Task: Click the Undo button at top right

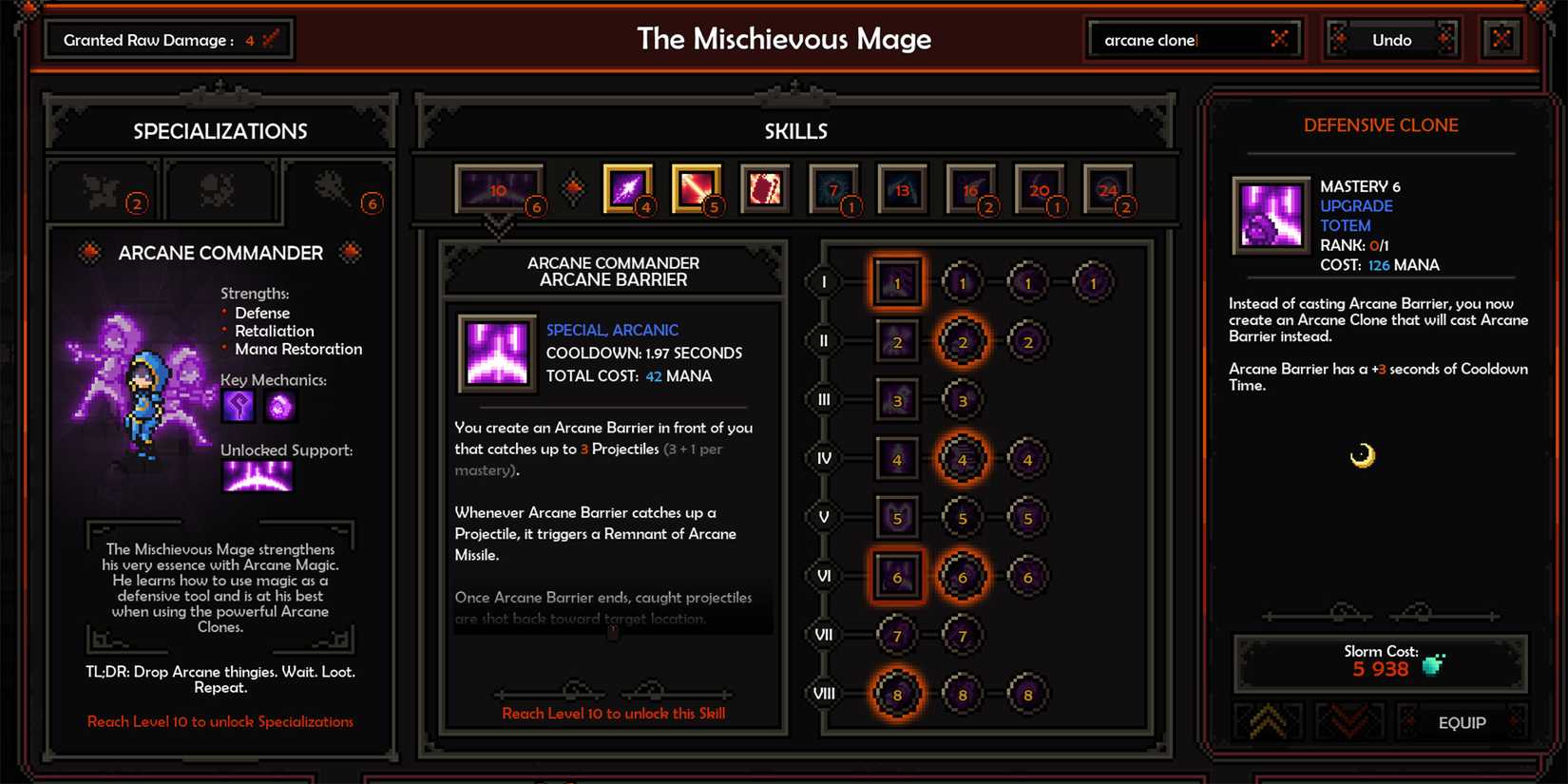Action: point(1391,40)
